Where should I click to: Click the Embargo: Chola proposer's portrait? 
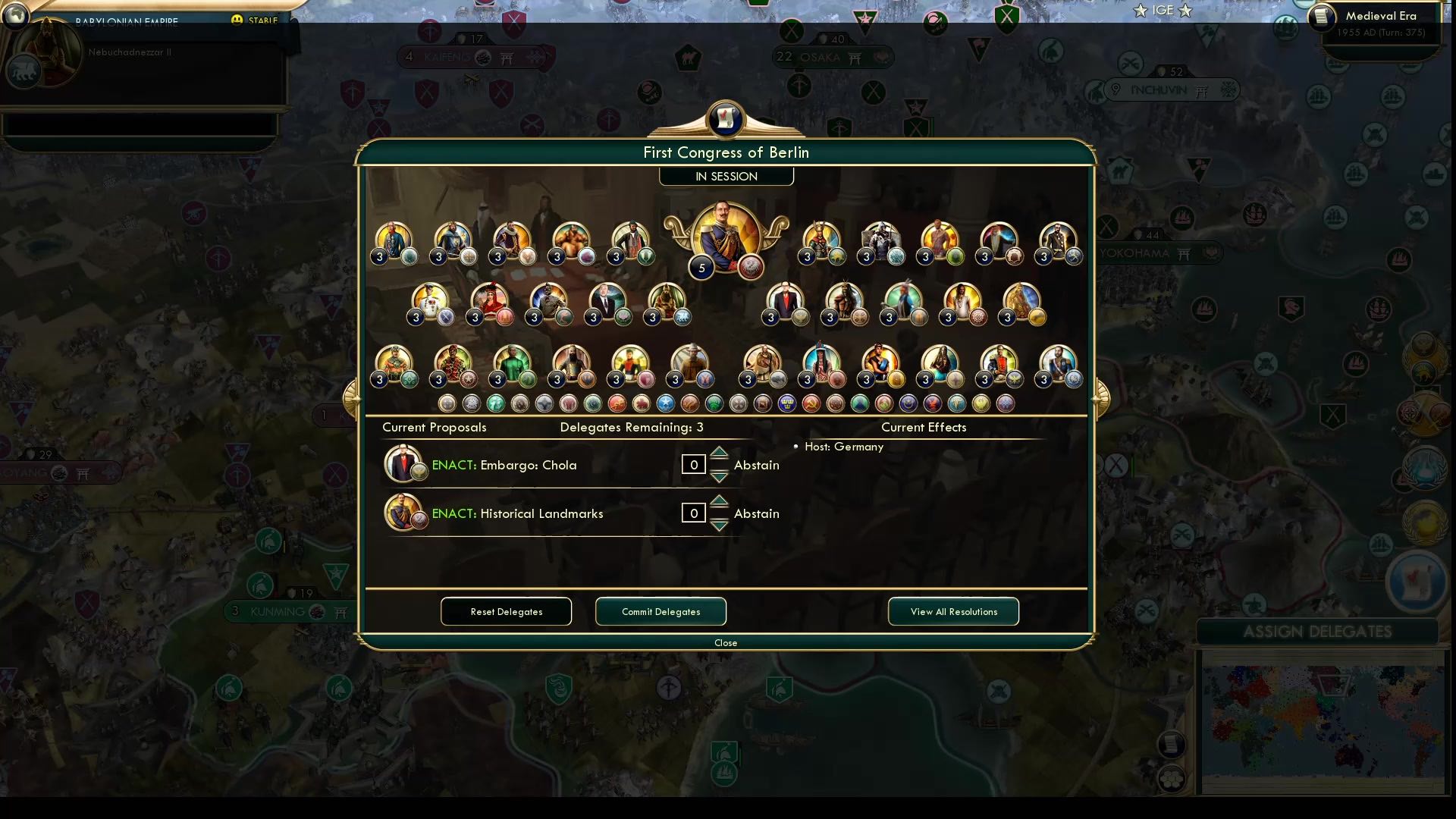tap(404, 463)
